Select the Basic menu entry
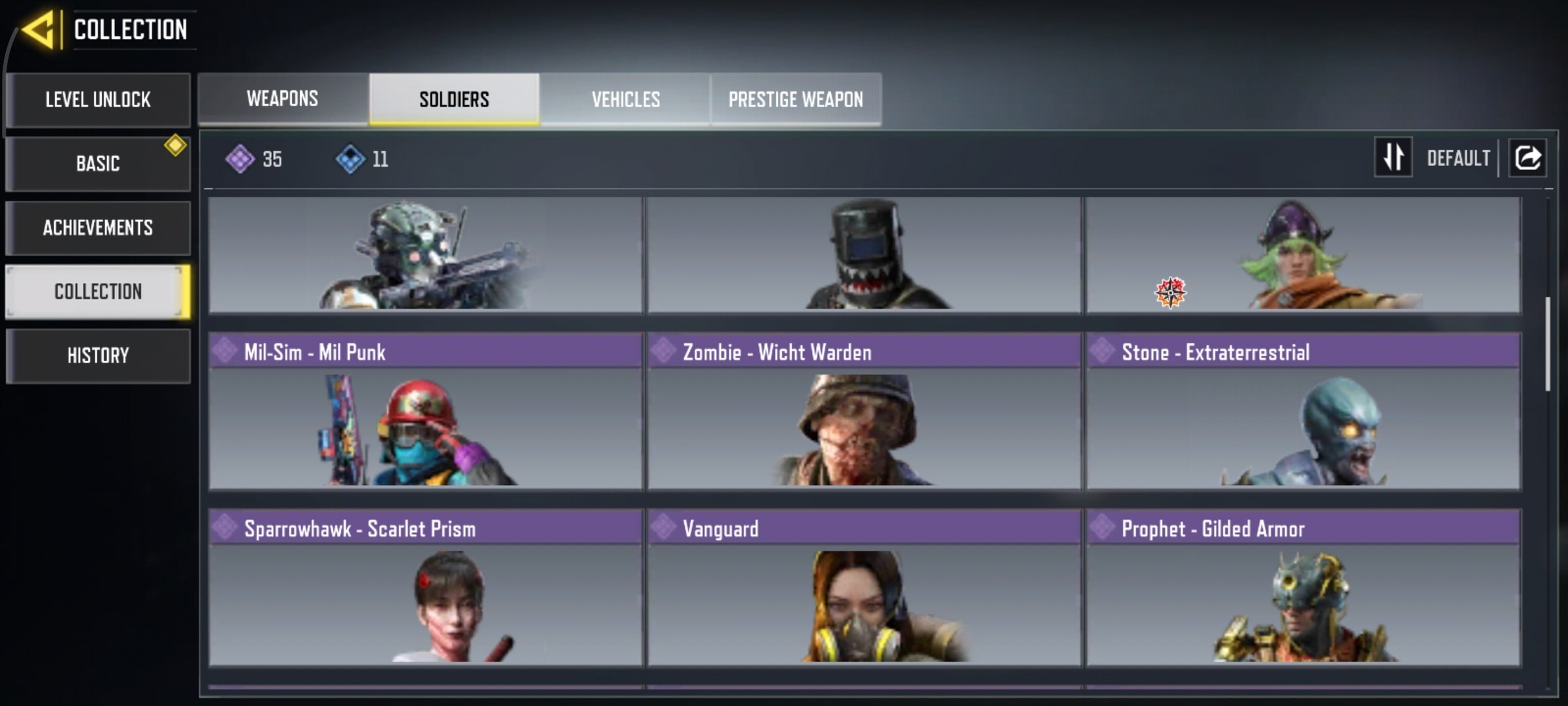Screen dimensions: 1568x706 (98, 163)
